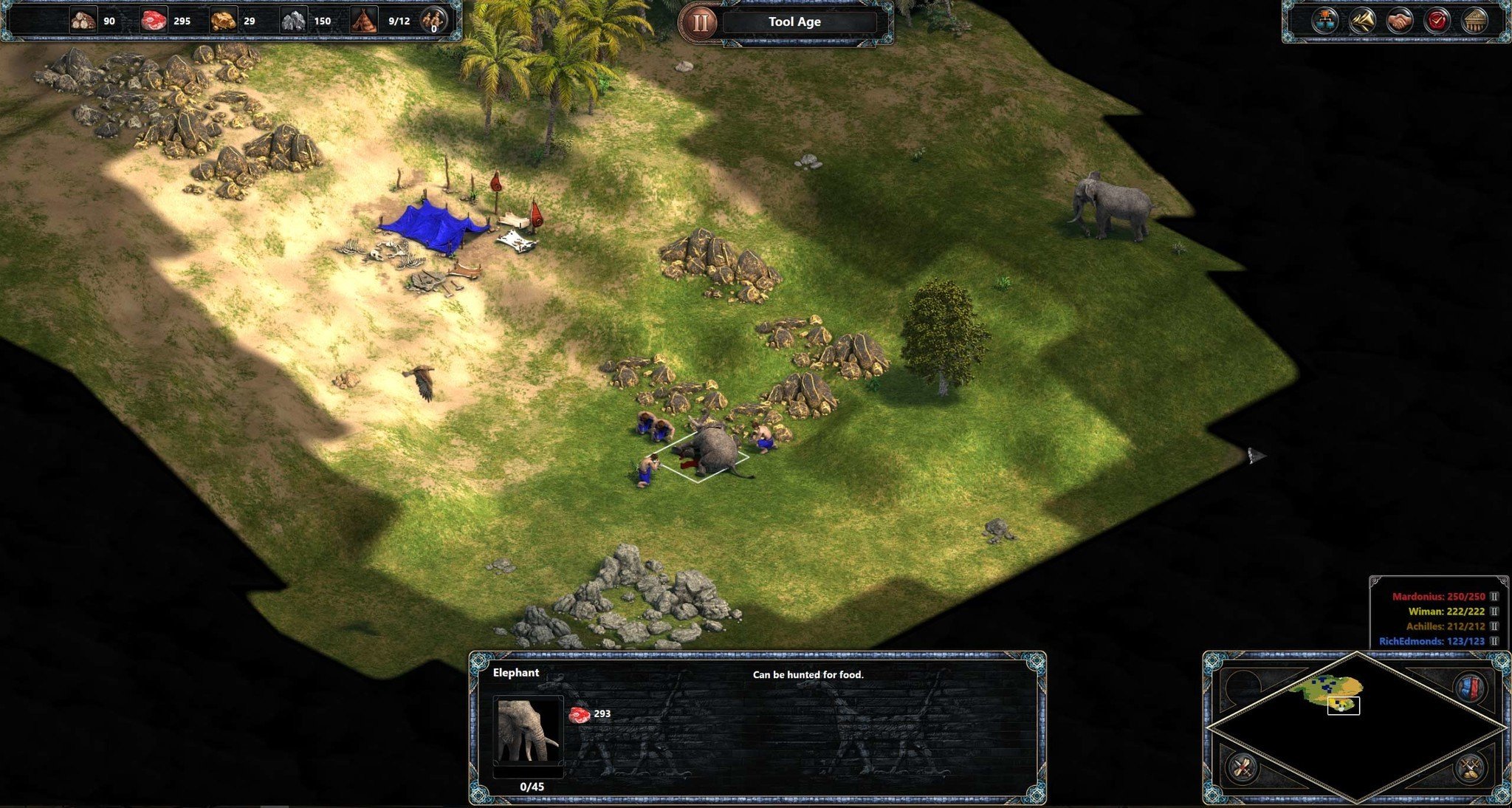
Task: Click the wood resource icon
Action: pos(83,20)
